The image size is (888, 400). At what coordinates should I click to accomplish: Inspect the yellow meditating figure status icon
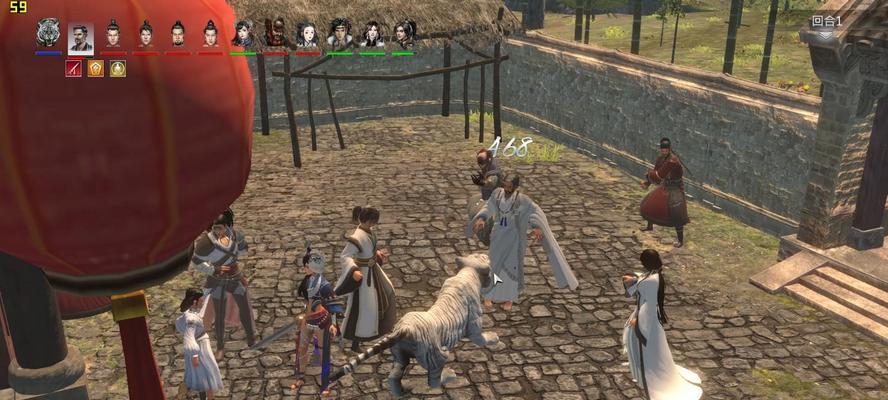pos(118,68)
